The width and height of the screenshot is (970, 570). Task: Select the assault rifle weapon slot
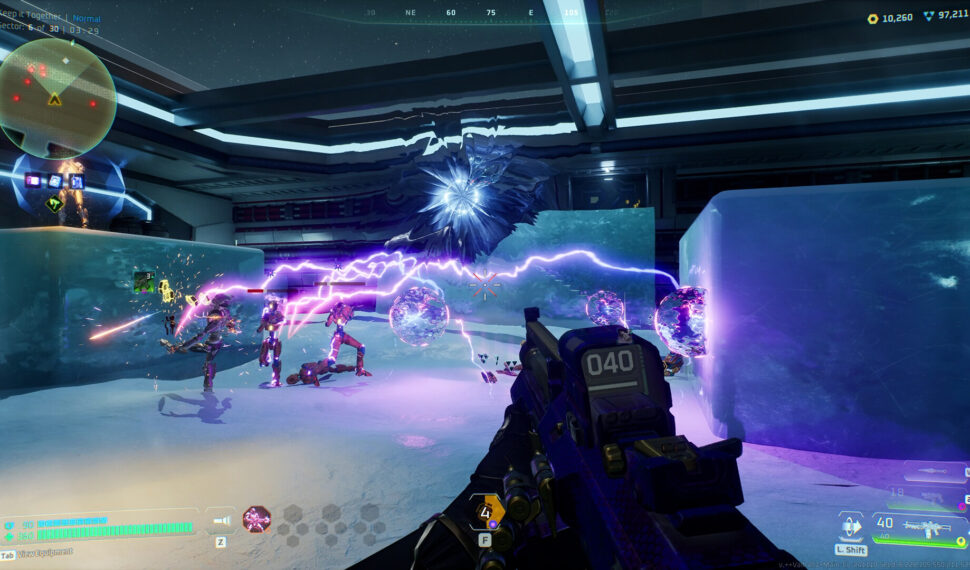pyautogui.click(x=931, y=525)
